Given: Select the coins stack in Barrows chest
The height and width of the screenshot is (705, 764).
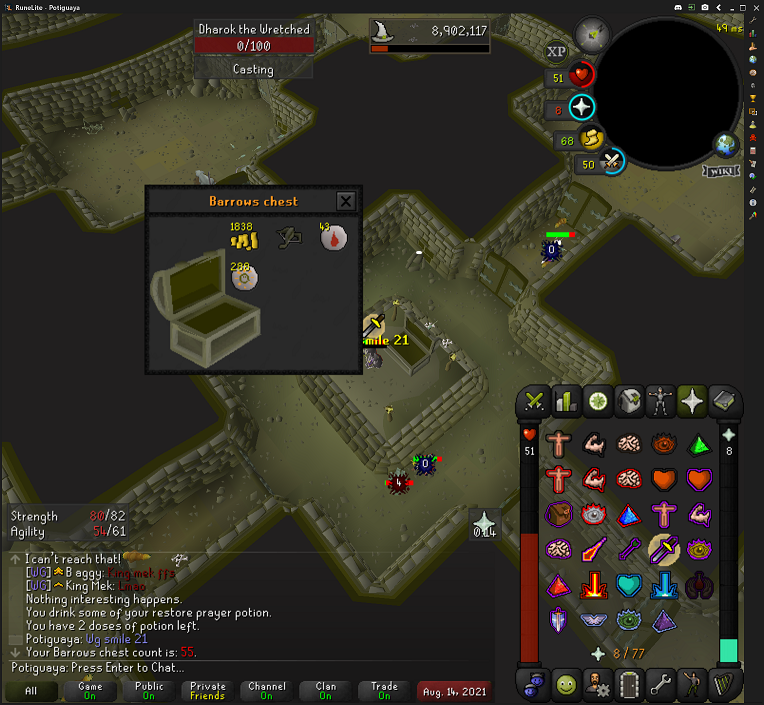Looking at the screenshot, I should coord(244,238).
